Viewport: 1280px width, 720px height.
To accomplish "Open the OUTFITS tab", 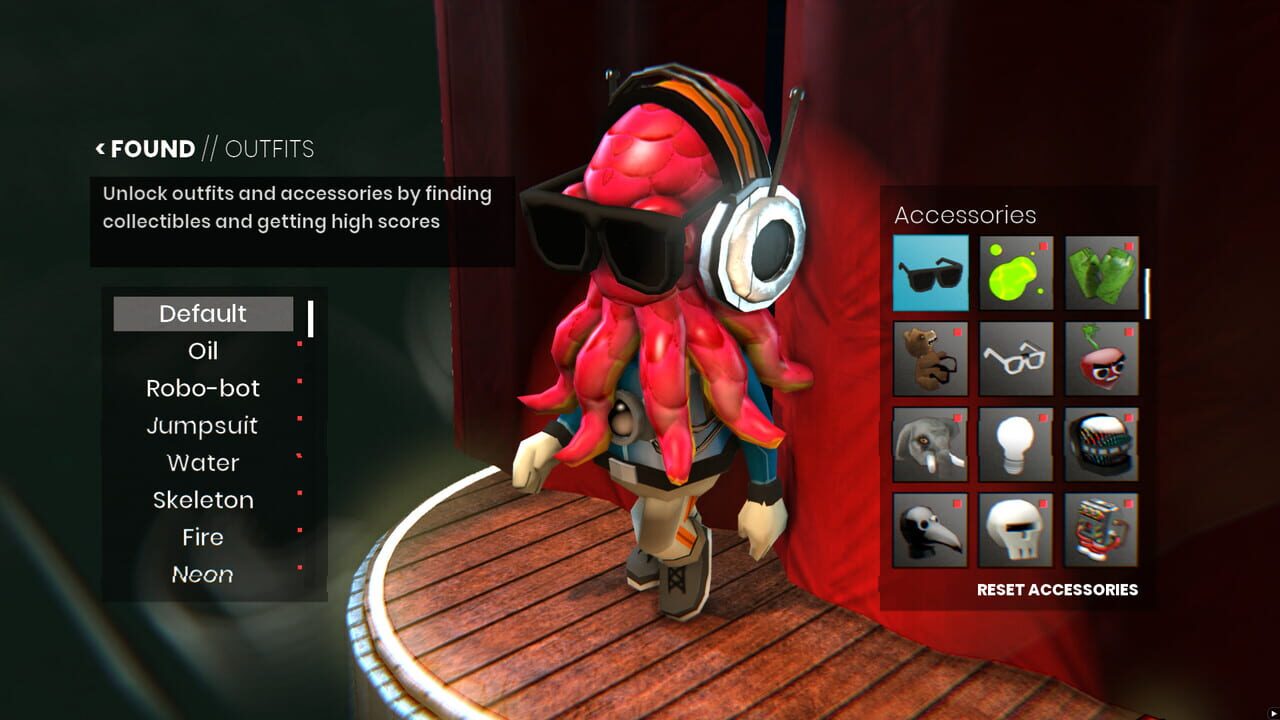I will 270,149.
